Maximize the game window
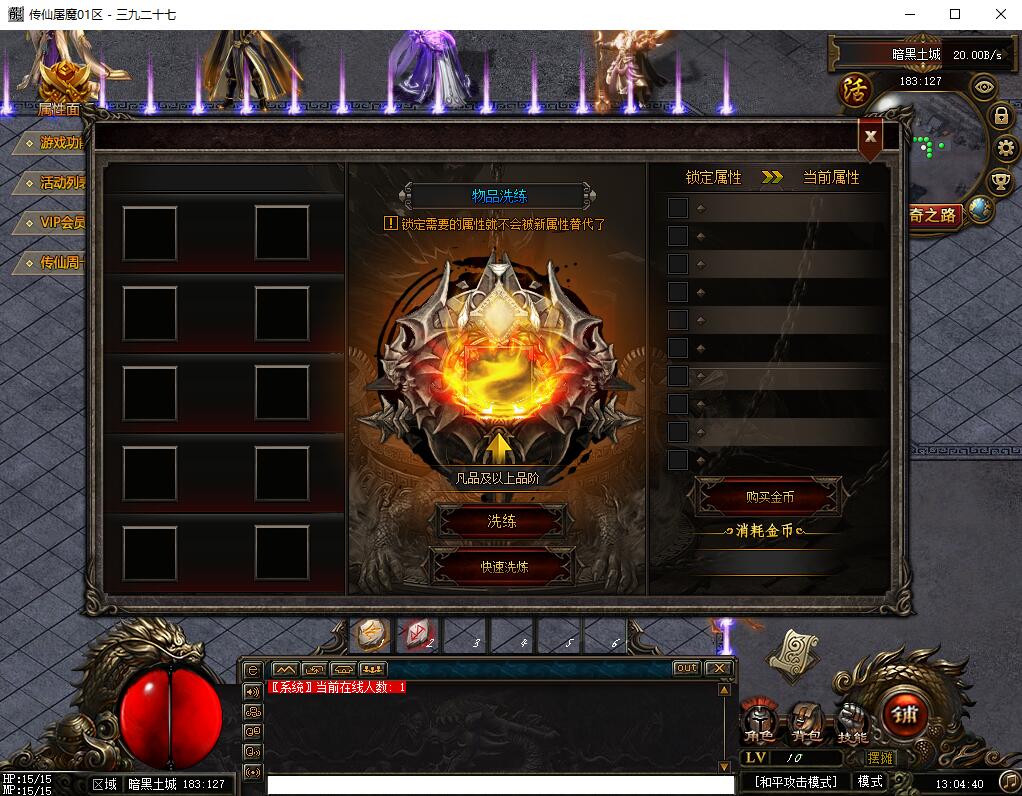 pos(955,14)
